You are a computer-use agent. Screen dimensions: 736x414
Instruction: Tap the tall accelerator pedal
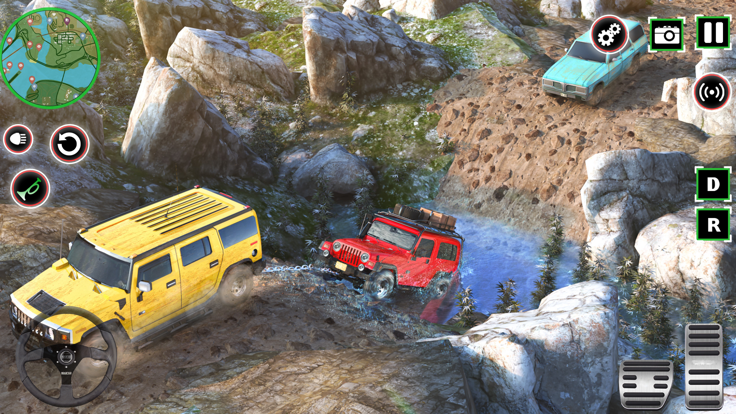coord(704,365)
